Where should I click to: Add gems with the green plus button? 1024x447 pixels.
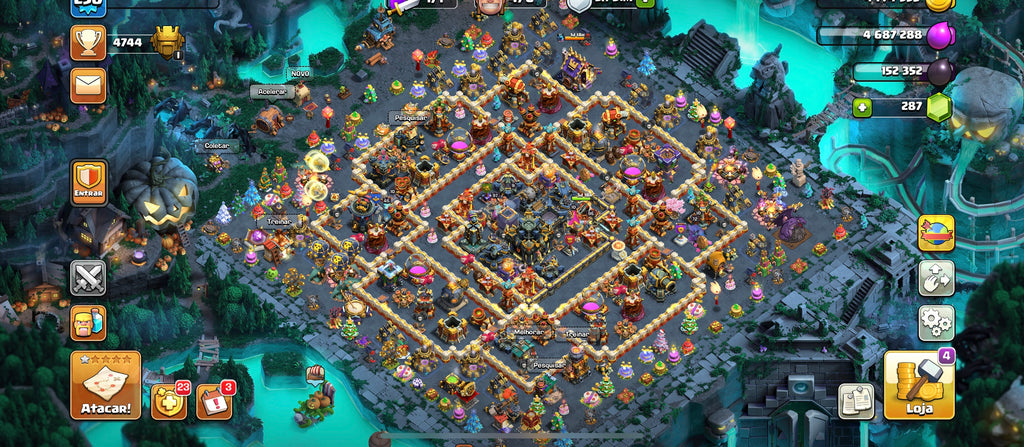[862, 104]
